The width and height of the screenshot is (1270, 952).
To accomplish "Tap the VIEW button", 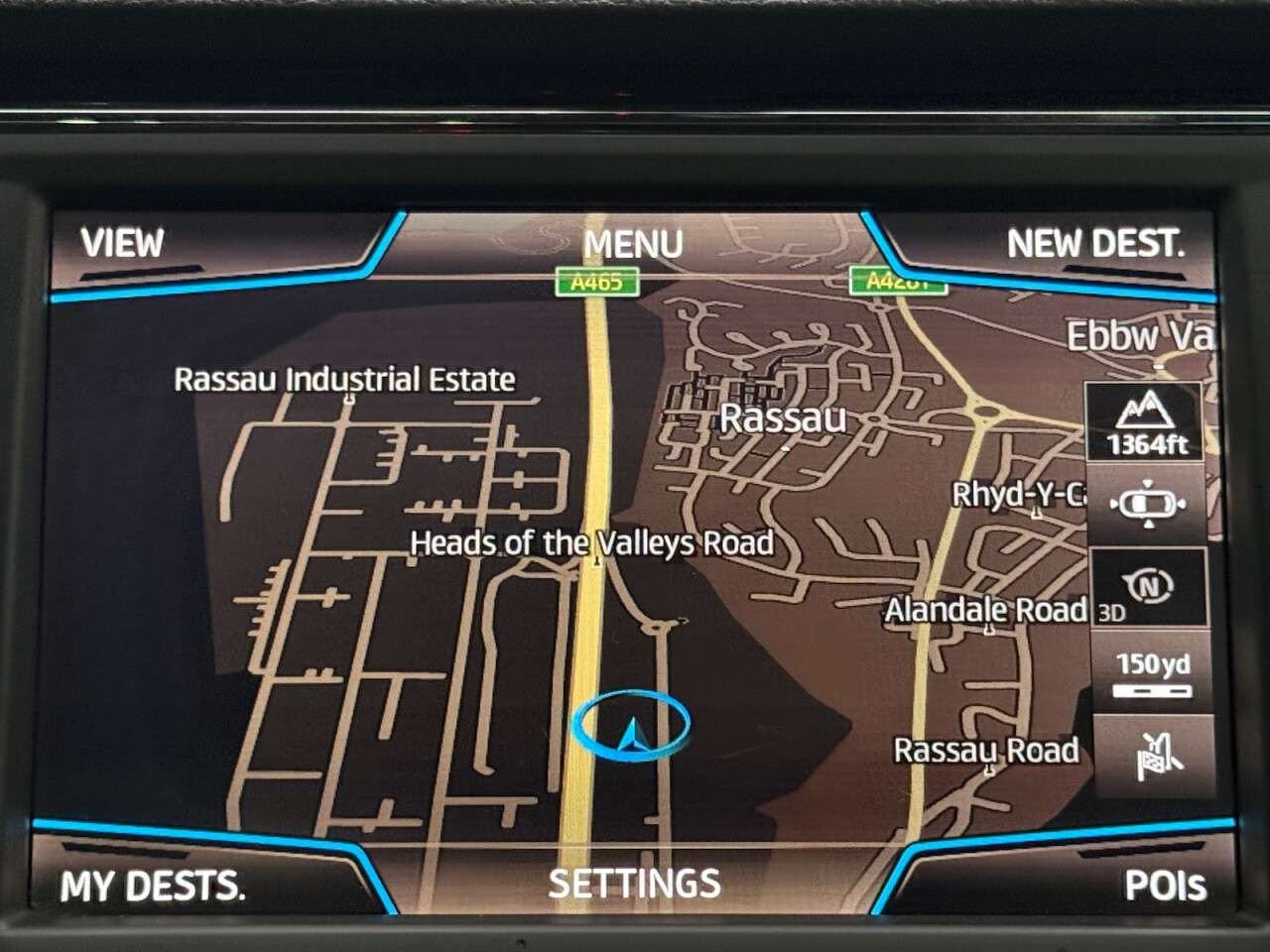I will pos(122,242).
